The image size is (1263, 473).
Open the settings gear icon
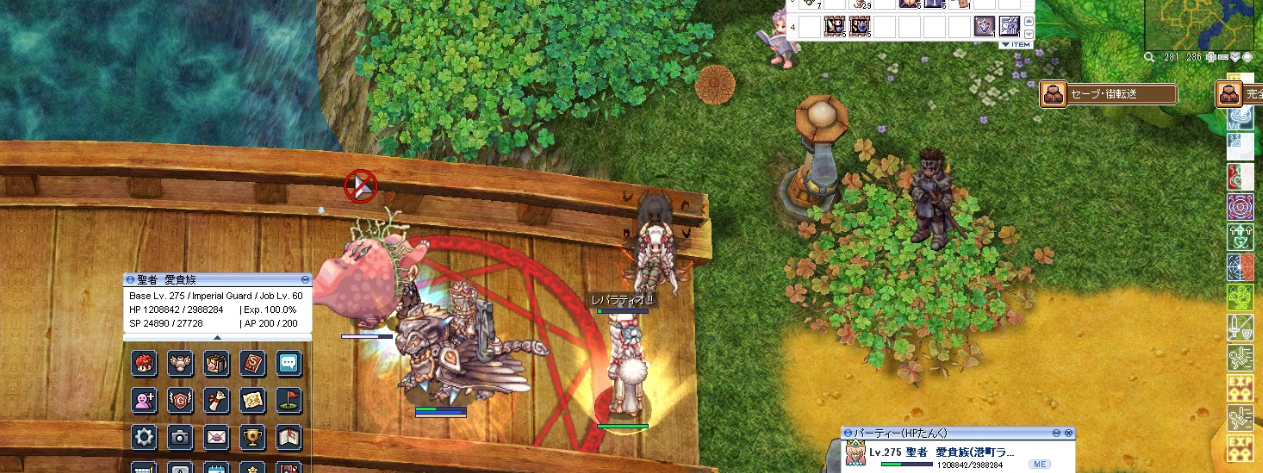[x=145, y=437]
